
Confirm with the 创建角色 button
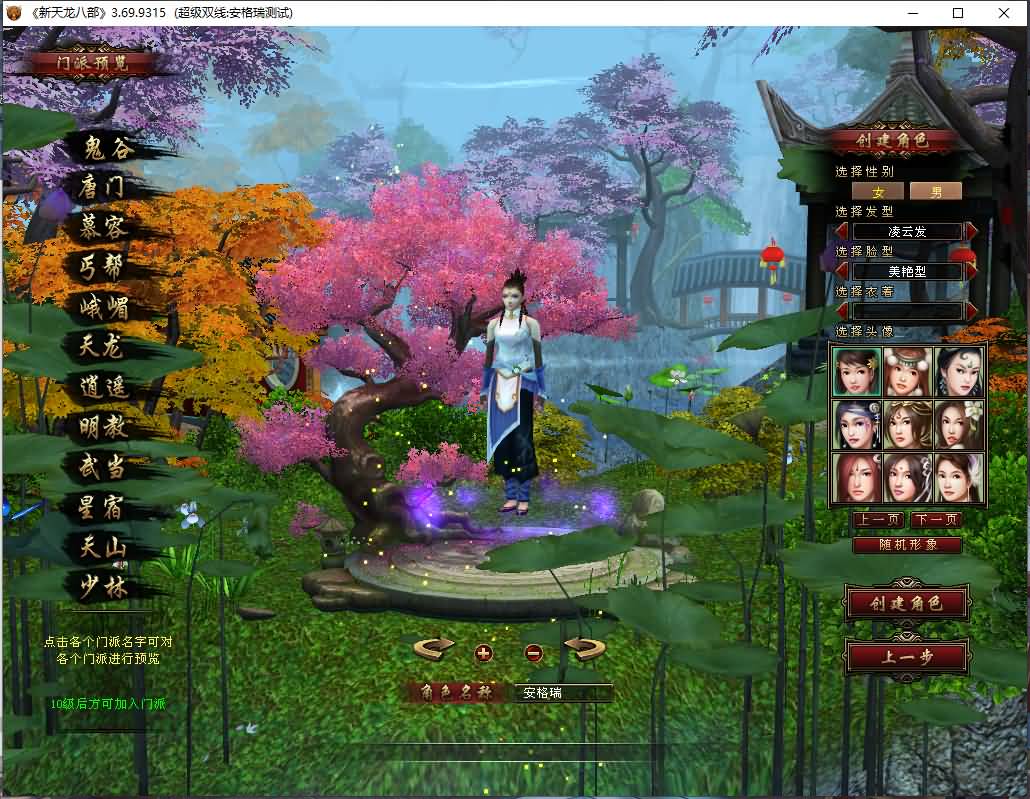click(x=906, y=604)
